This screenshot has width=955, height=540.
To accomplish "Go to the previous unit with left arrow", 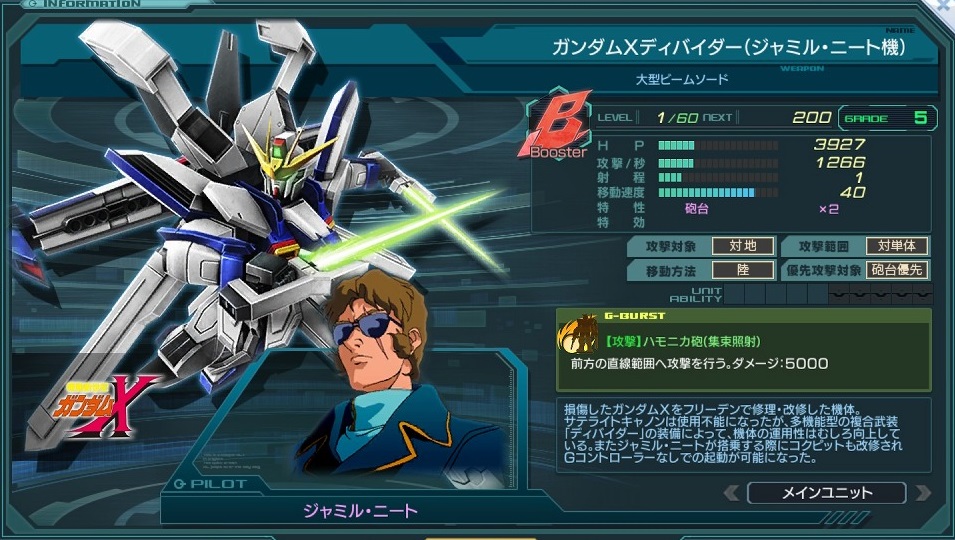I will [x=733, y=493].
